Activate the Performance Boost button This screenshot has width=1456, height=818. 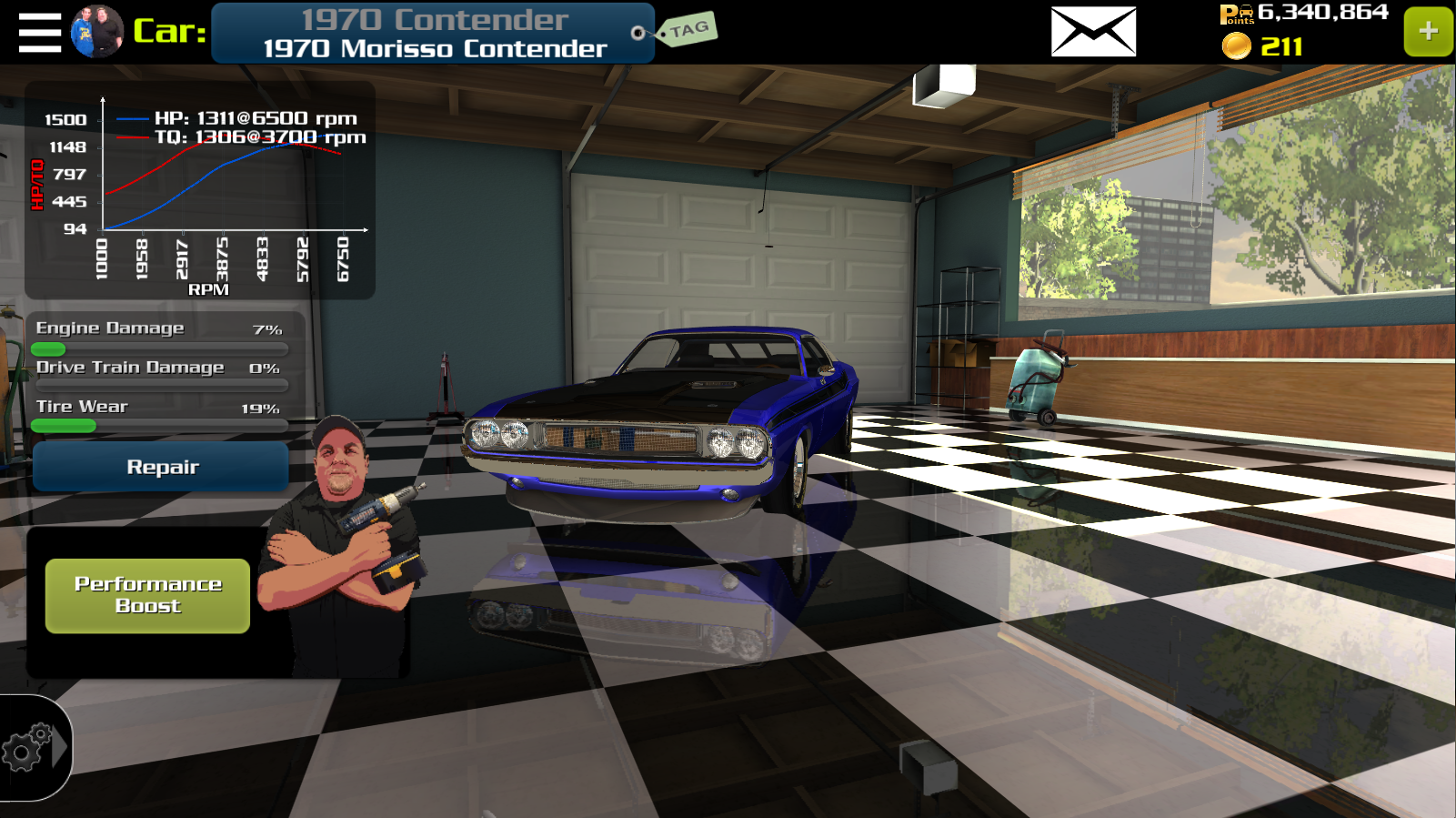pos(147,595)
